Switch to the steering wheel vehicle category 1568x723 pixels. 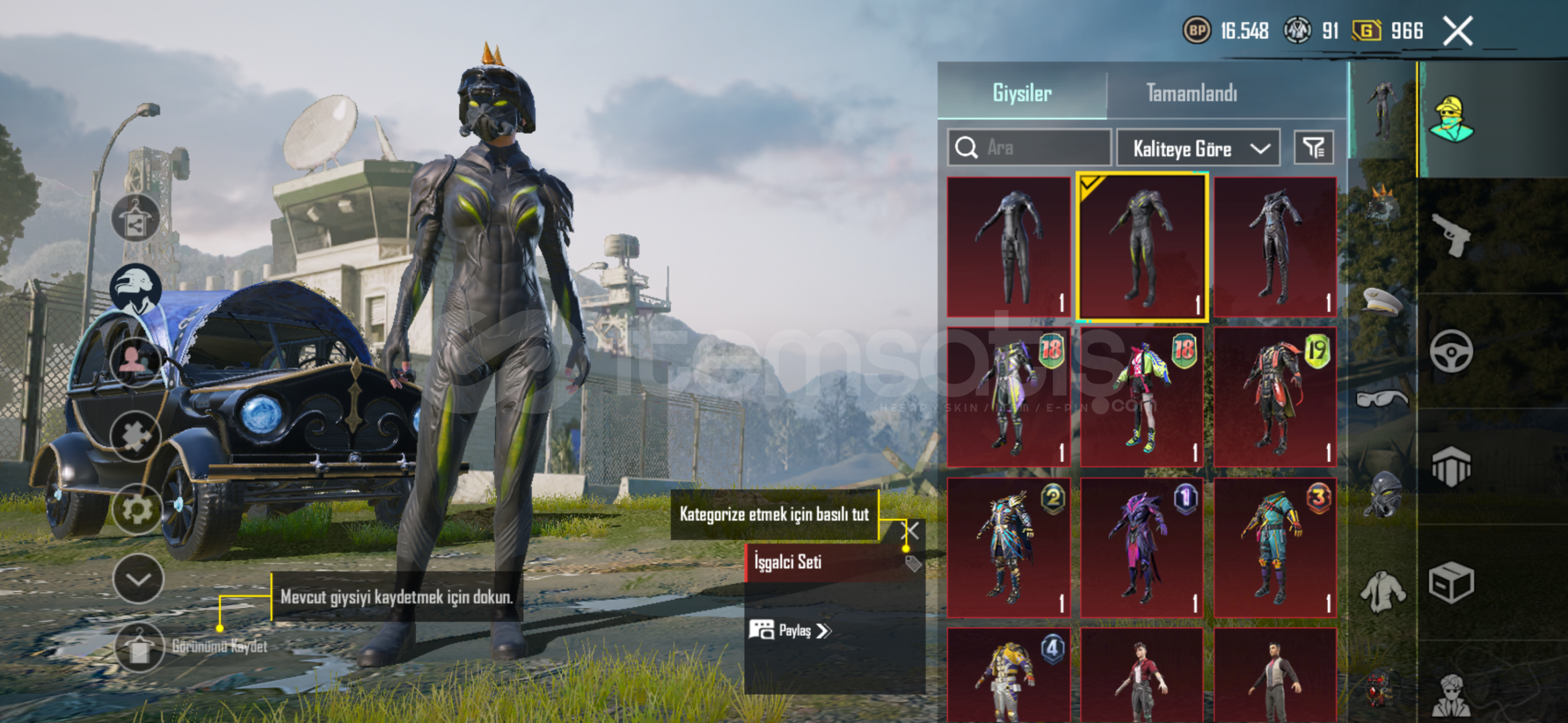1451,351
